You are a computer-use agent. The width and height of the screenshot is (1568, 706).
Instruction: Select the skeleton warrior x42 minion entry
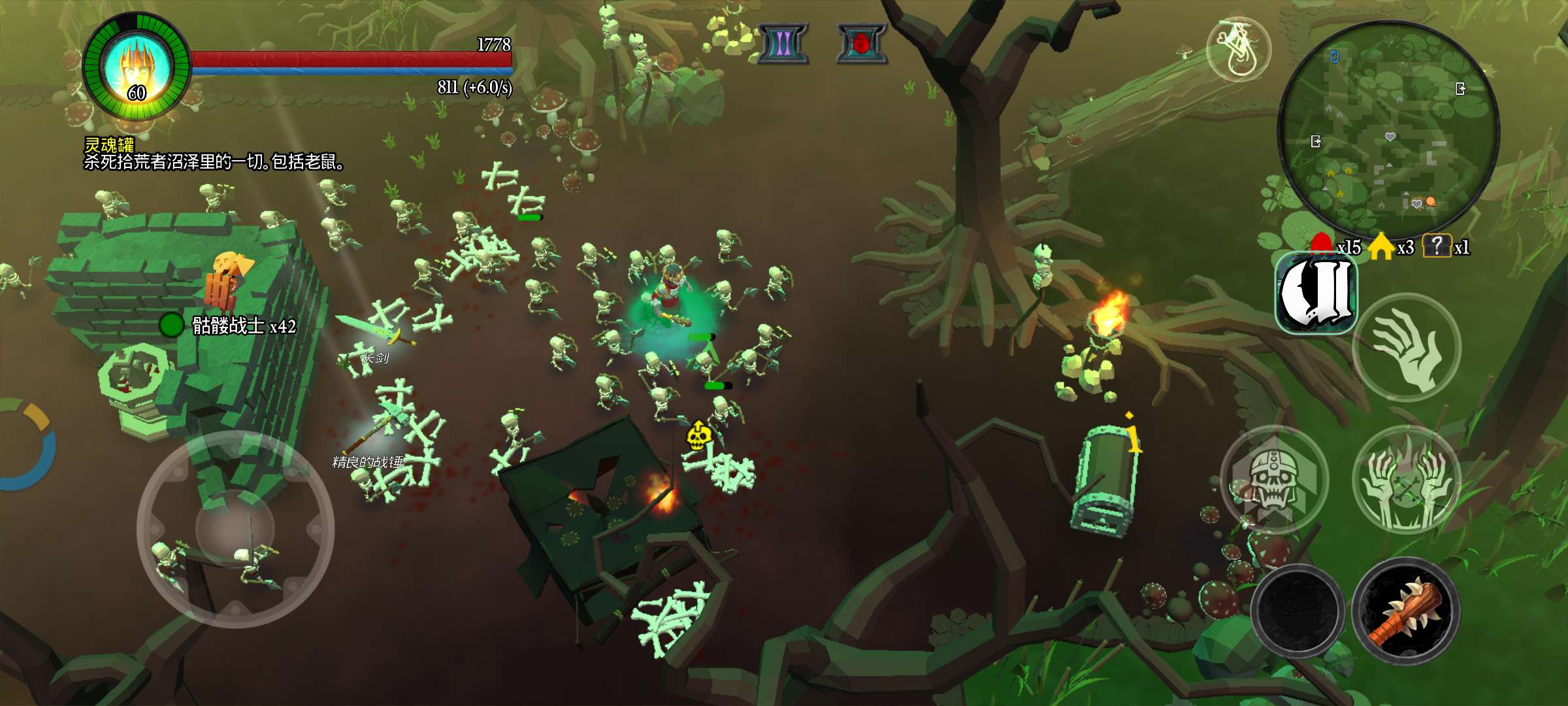point(229,325)
